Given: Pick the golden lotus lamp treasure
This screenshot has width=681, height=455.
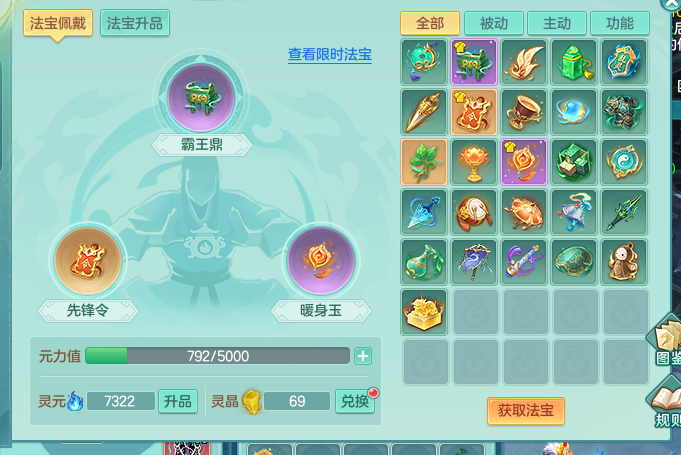Looking at the screenshot, I should [x=474, y=162].
